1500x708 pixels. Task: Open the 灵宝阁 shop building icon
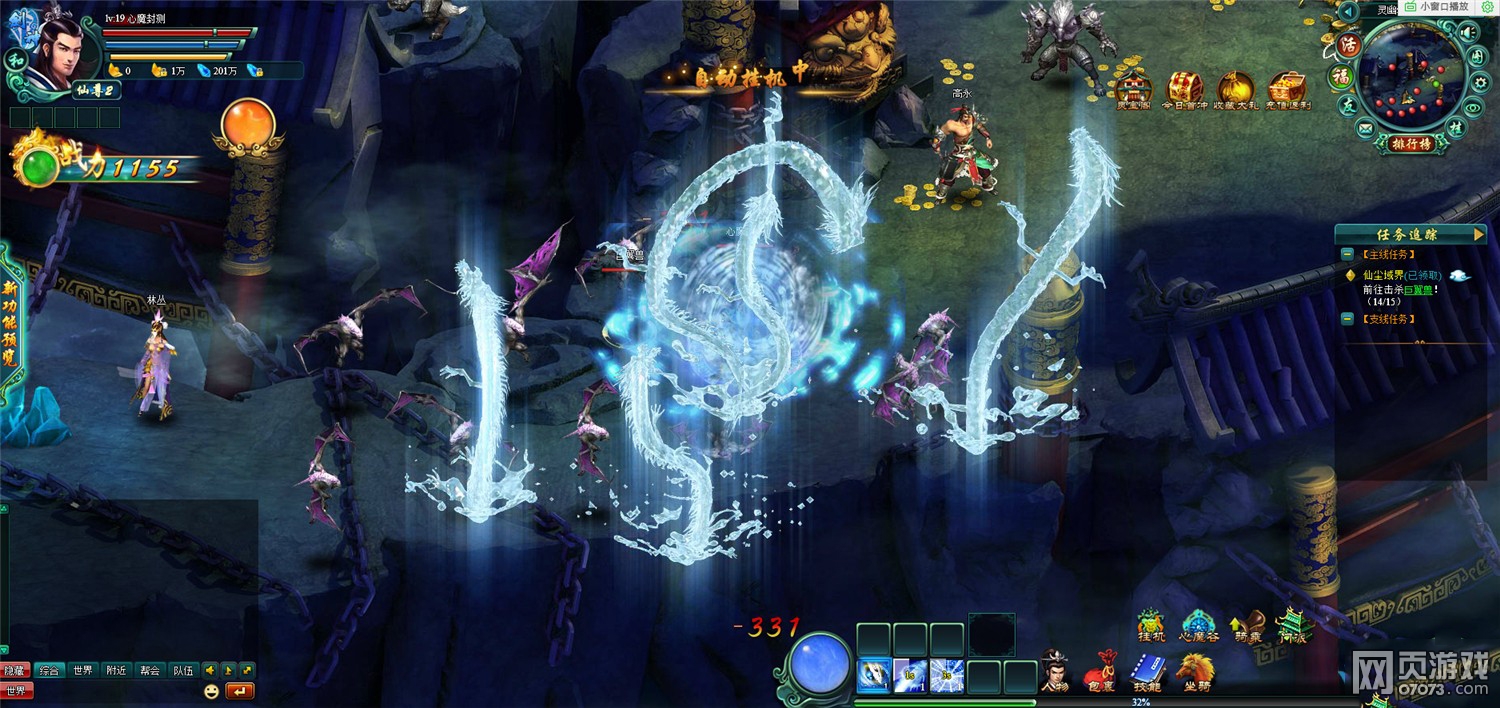click(x=1134, y=90)
